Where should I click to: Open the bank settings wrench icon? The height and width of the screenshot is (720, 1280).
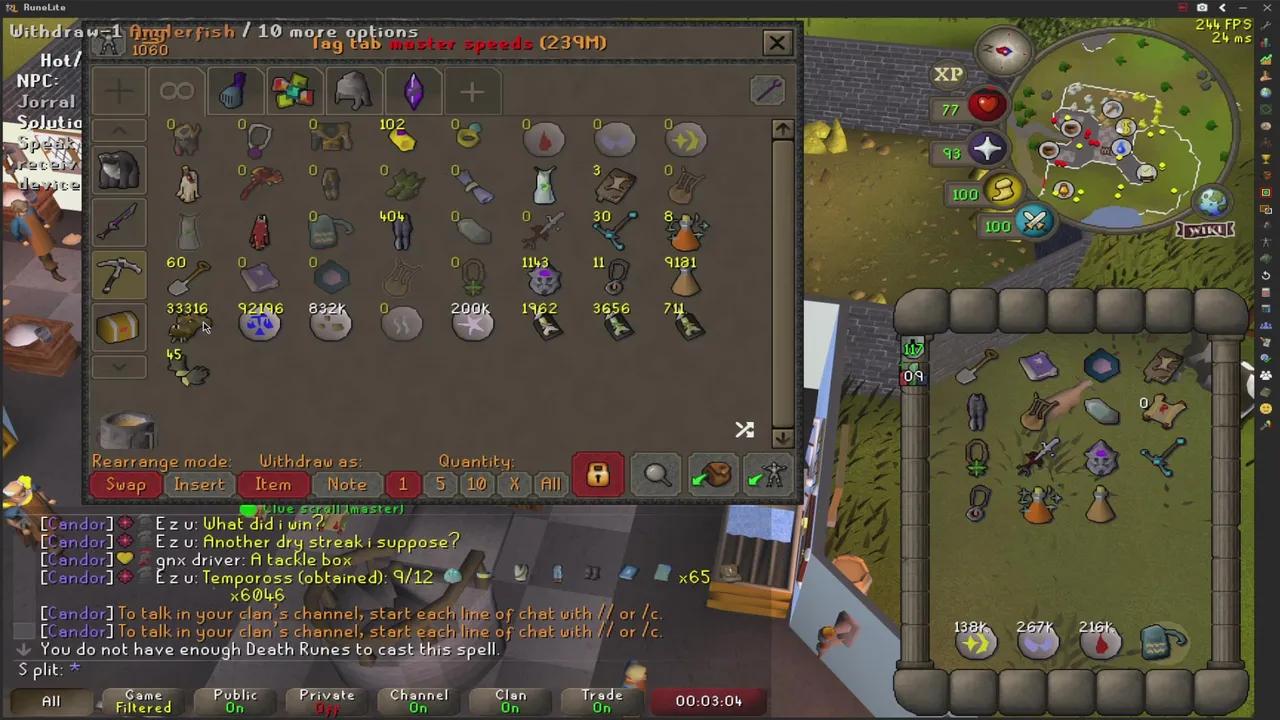767,91
